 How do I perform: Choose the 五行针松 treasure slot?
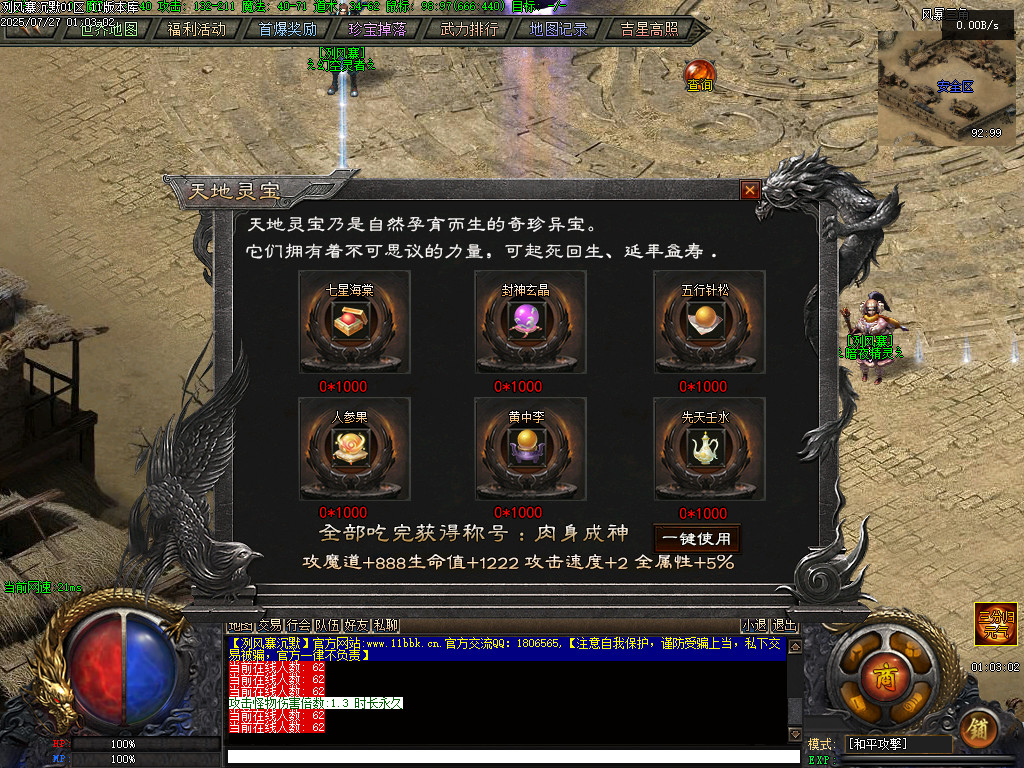(709, 322)
